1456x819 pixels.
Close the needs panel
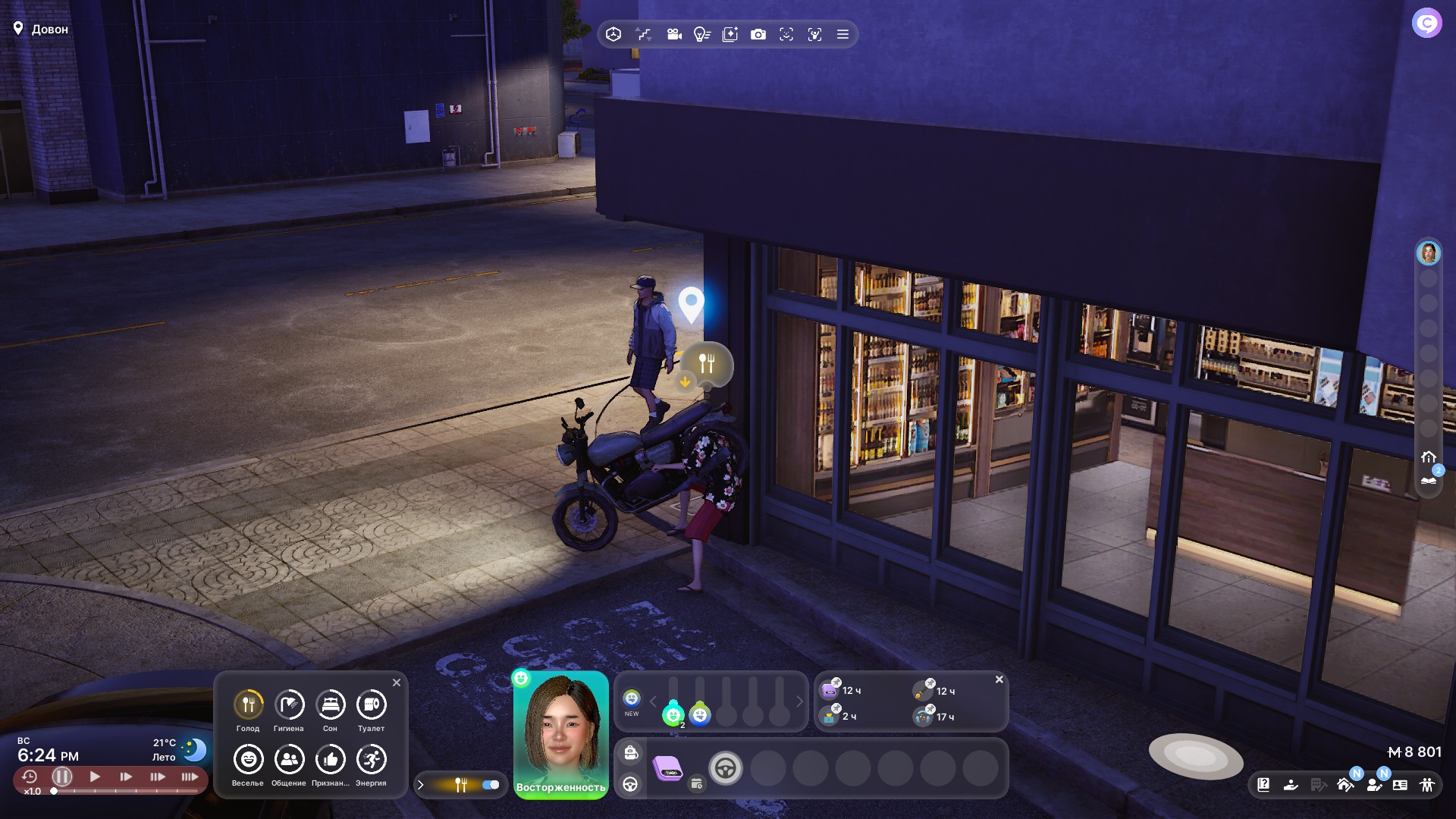[x=397, y=682]
